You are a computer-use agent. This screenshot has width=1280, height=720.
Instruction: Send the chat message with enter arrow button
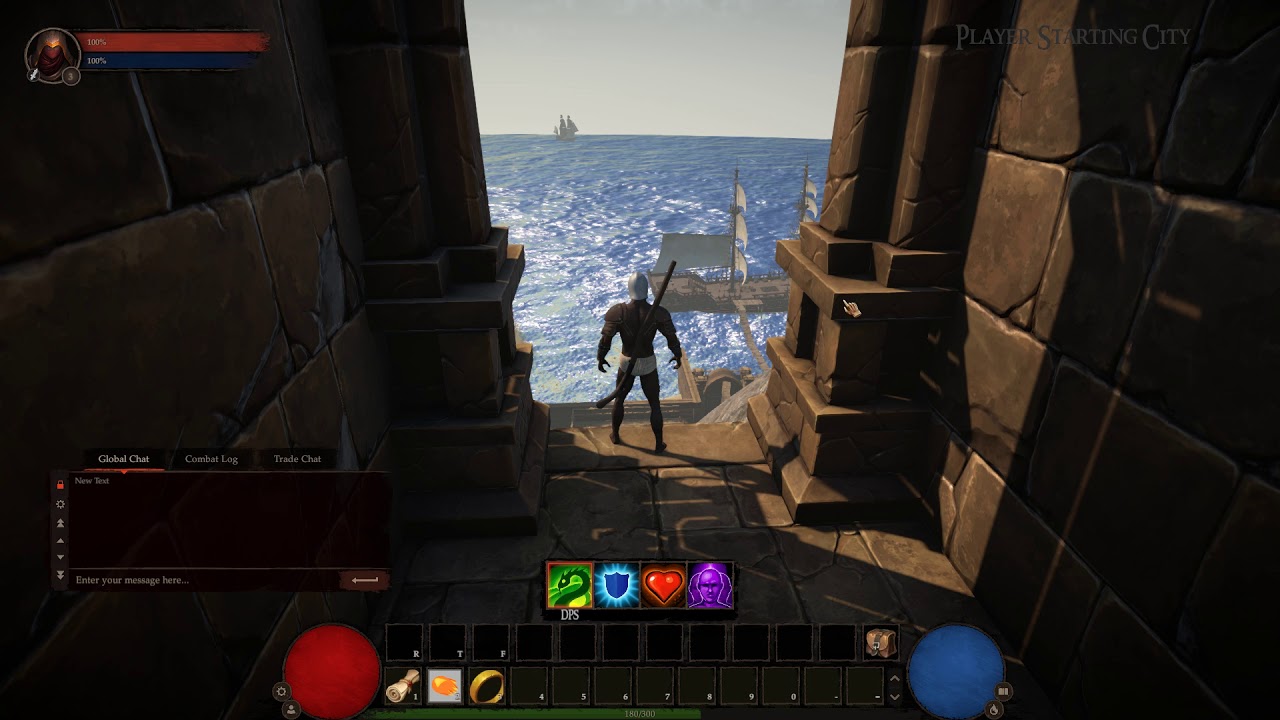(365, 580)
